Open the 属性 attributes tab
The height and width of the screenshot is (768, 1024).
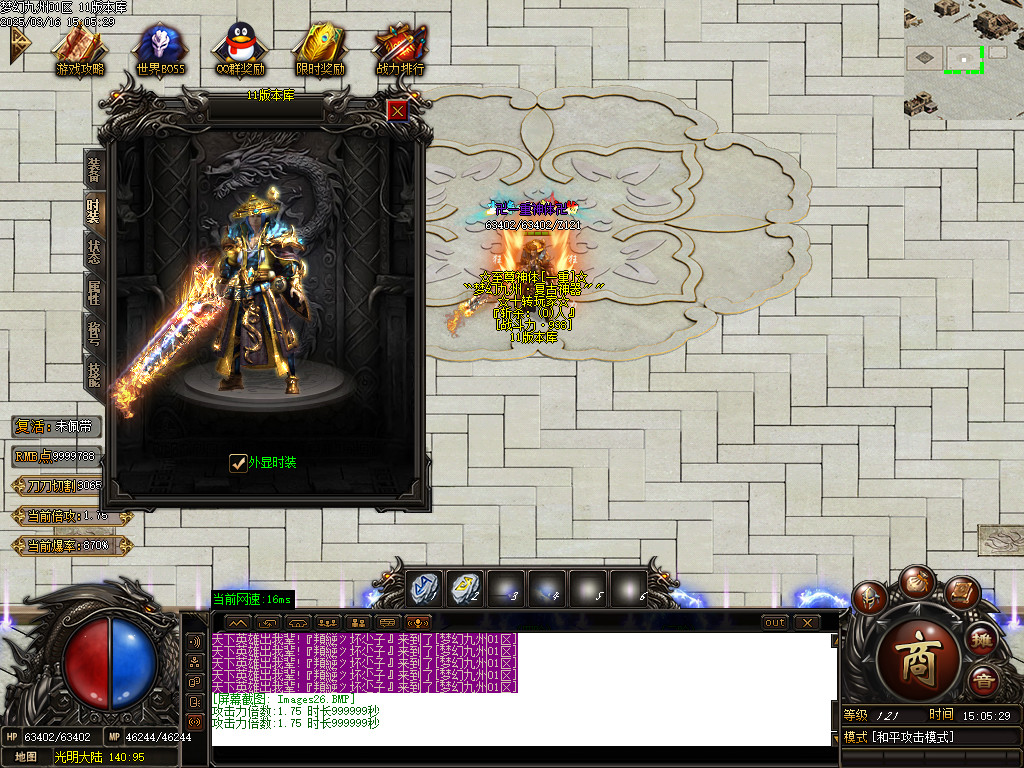[94, 292]
